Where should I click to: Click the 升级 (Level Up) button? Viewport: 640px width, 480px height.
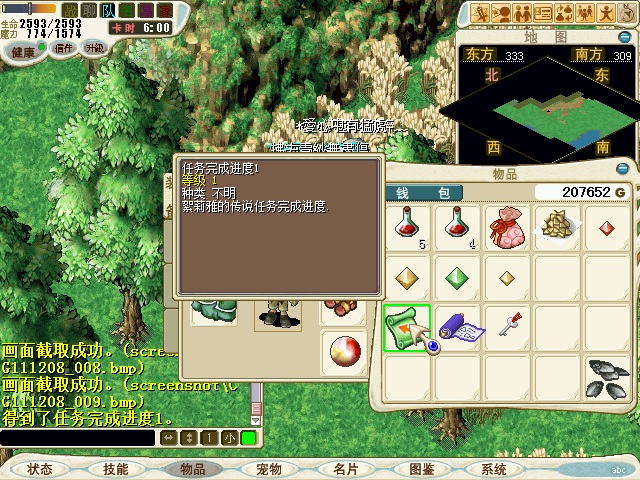[94, 47]
